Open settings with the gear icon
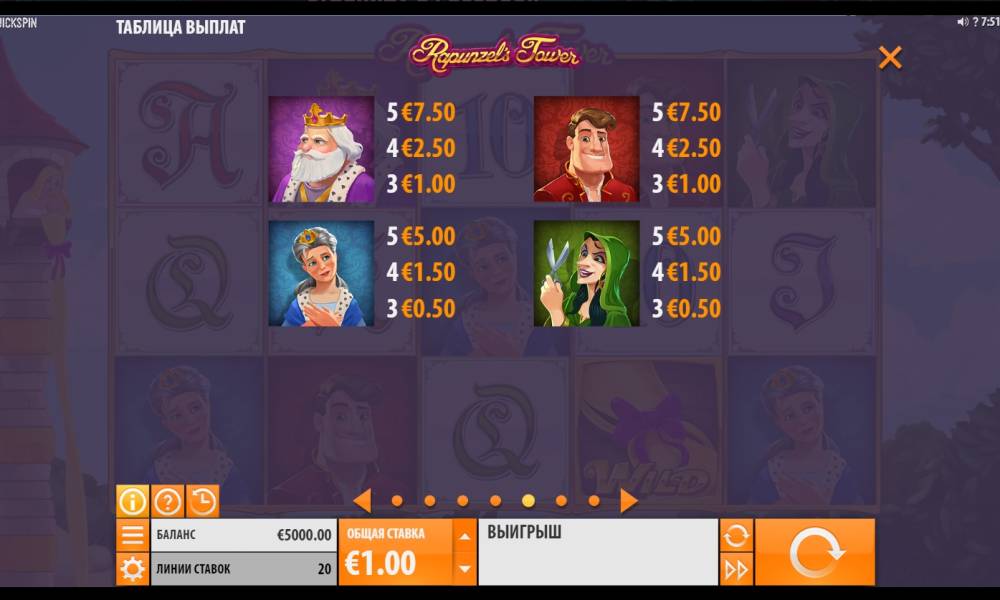This screenshot has width=1000, height=600. point(132,569)
